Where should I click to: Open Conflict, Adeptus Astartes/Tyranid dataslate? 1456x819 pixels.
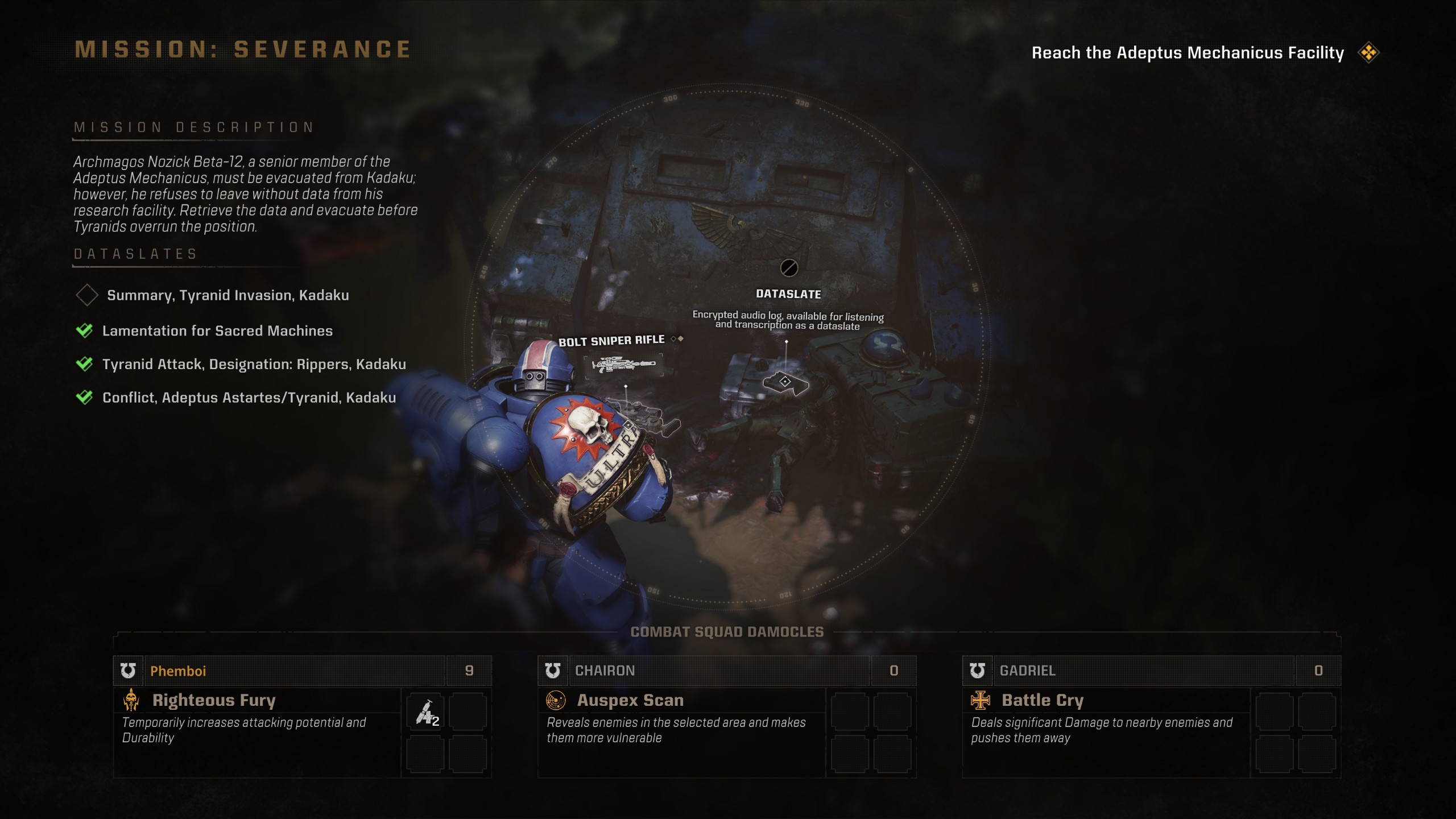click(x=249, y=398)
